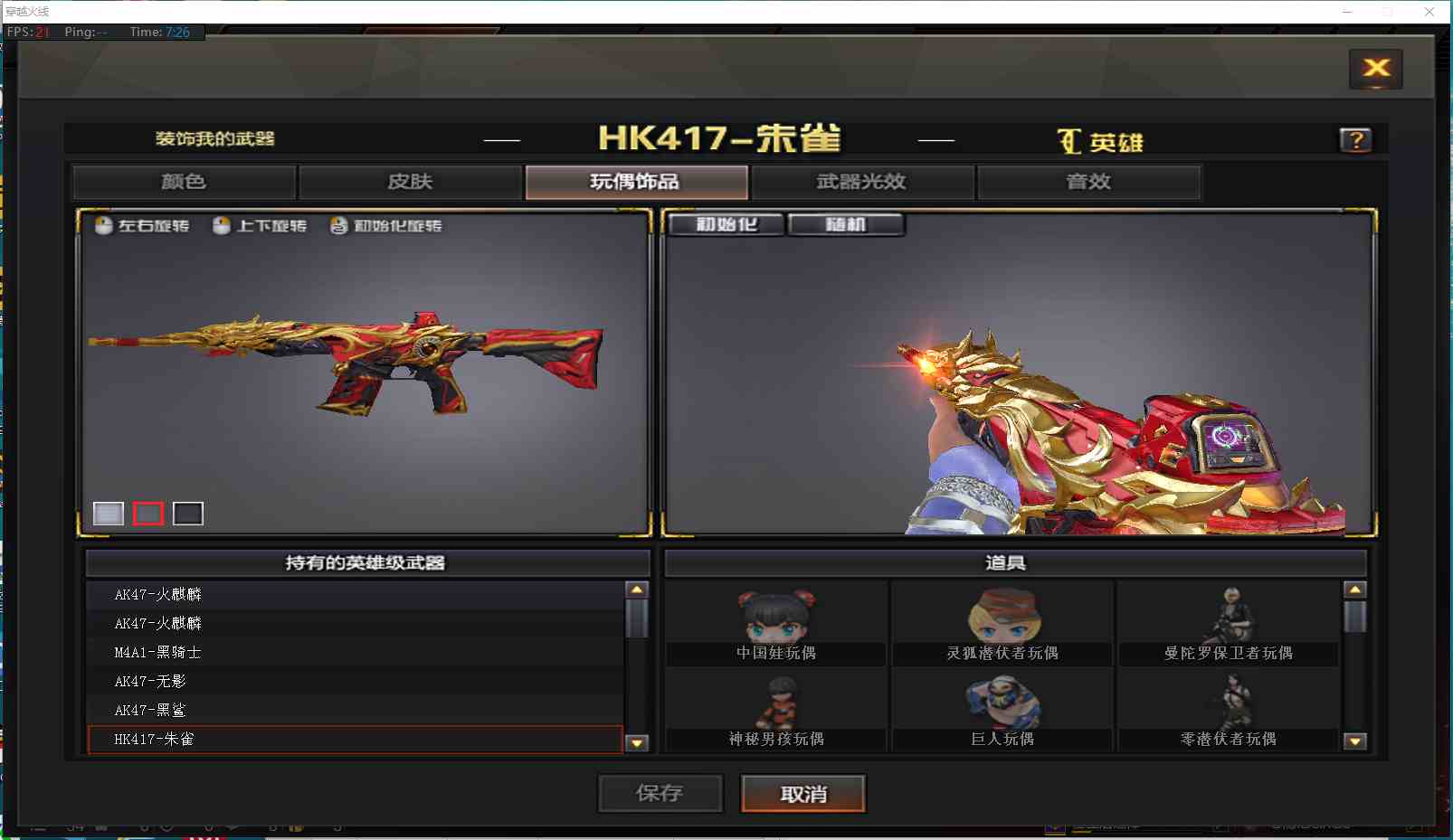Click the 上下旋转 rotation icon
The height and width of the screenshot is (840, 1453).
221,226
